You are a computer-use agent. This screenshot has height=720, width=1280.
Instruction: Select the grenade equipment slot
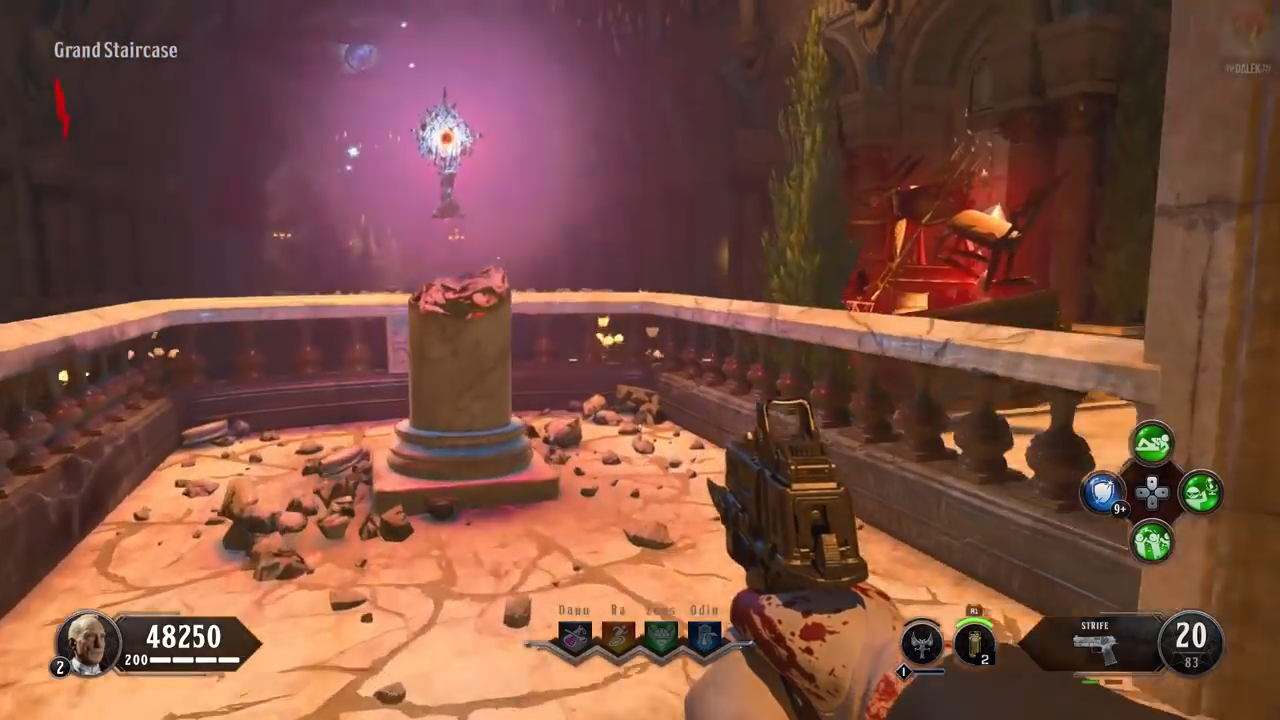973,643
